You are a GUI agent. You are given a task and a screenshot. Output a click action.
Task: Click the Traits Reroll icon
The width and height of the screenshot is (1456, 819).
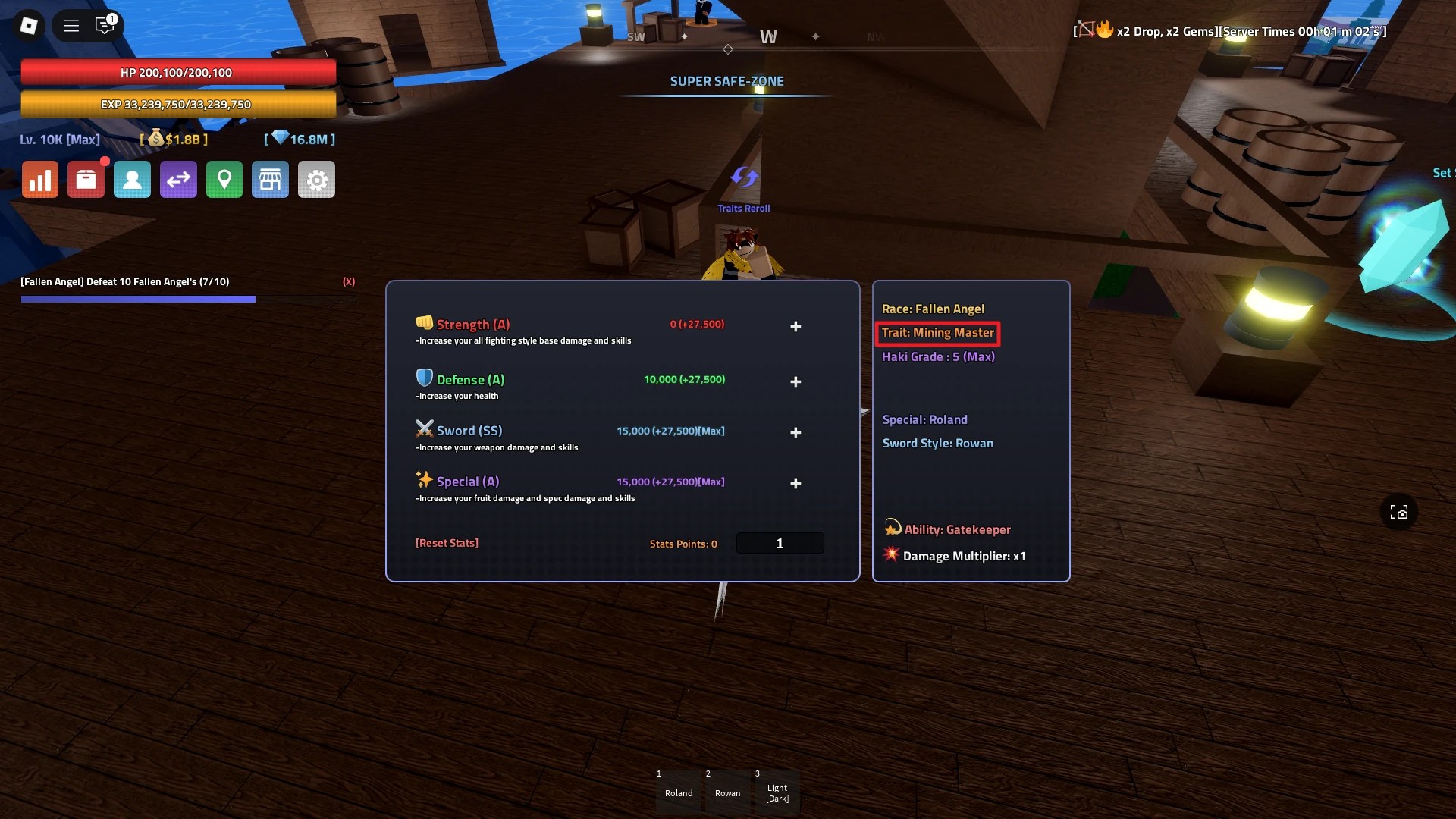744,177
